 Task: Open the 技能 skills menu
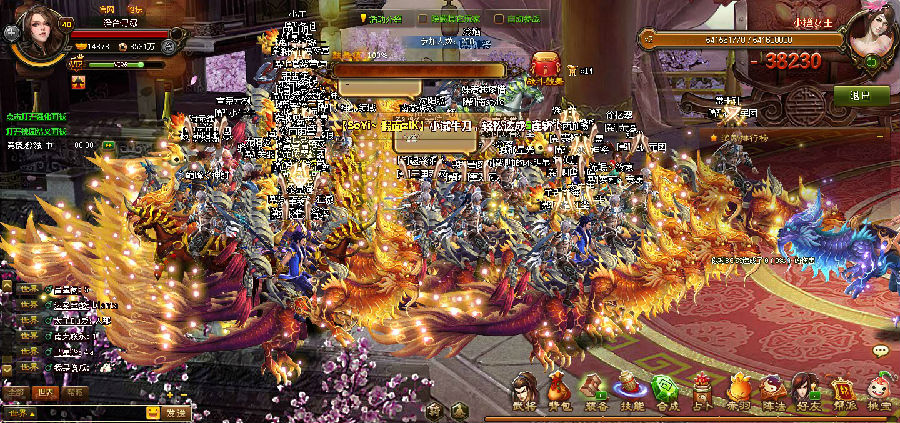(629, 390)
